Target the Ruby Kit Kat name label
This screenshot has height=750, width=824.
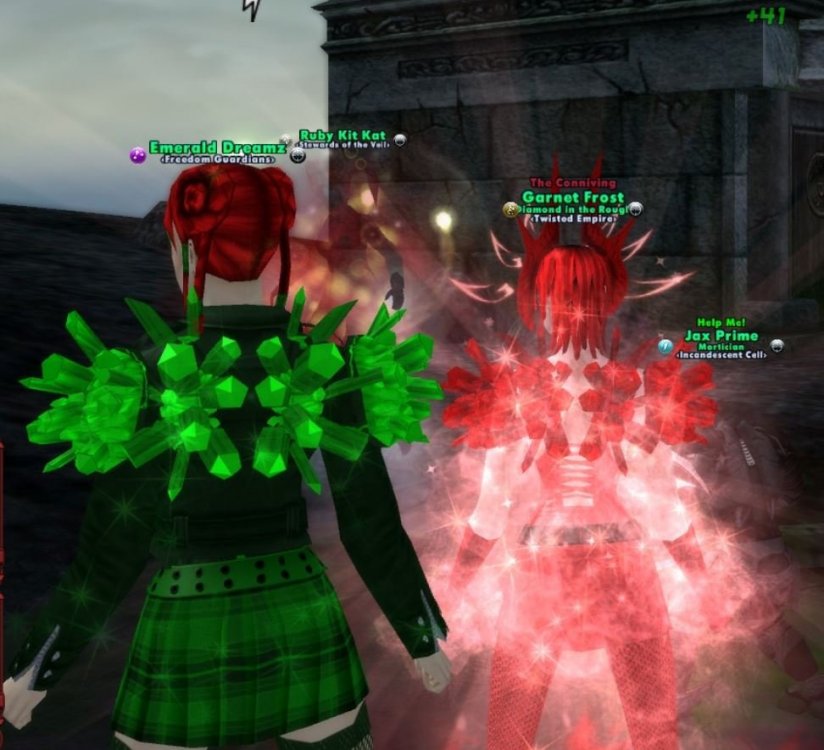pyautogui.click(x=342, y=135)
